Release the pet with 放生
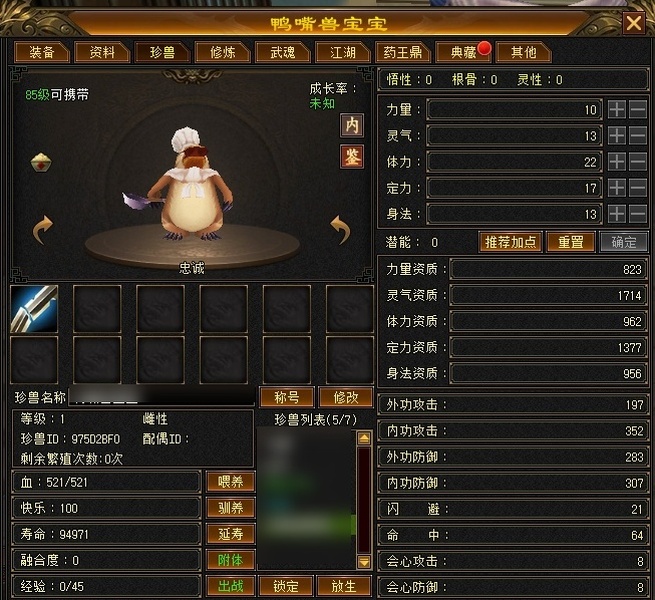The height and width of the screenshot is (600, 655). coord(342,586)
